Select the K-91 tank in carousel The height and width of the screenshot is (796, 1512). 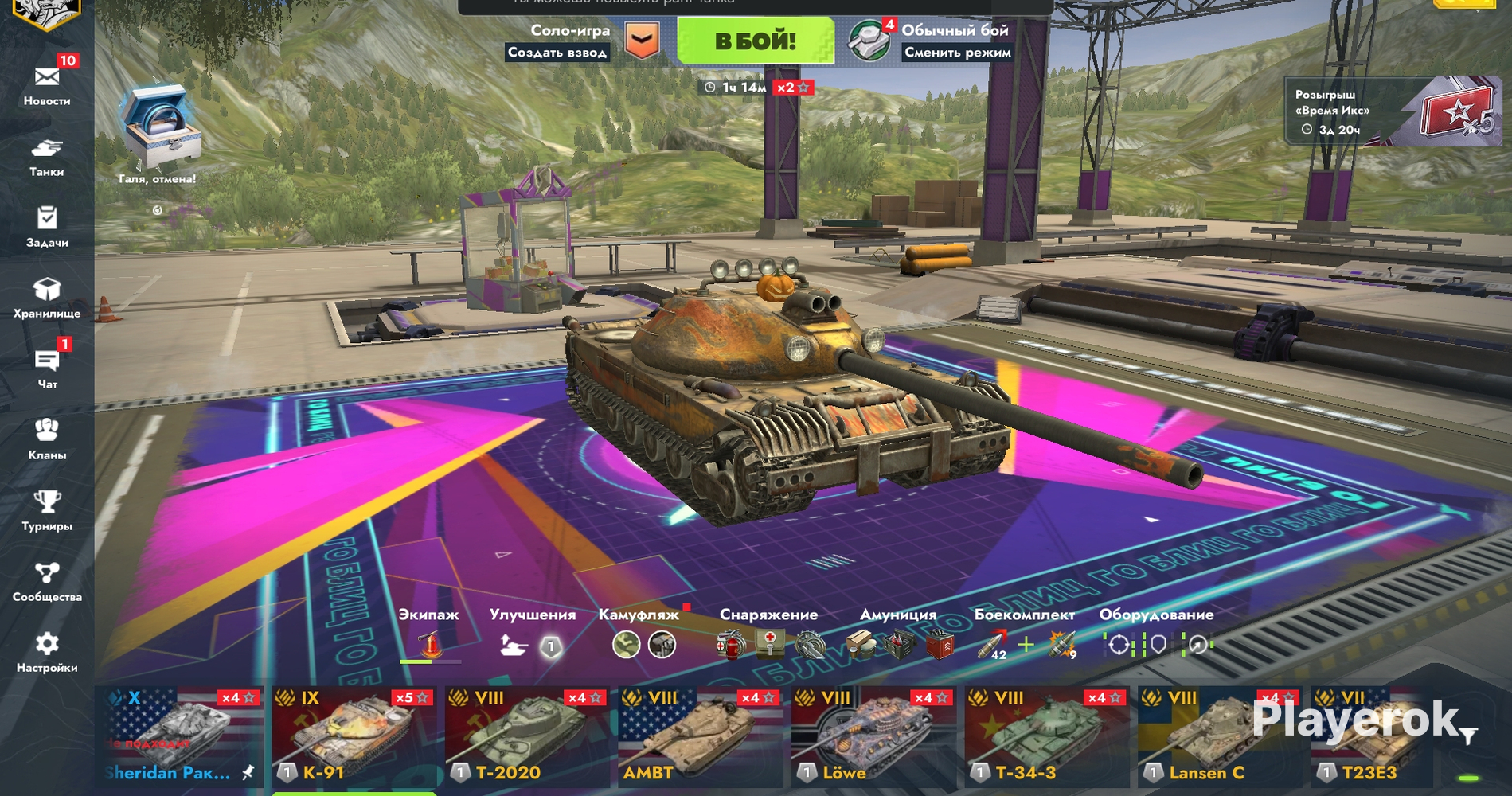pos(352,736)
